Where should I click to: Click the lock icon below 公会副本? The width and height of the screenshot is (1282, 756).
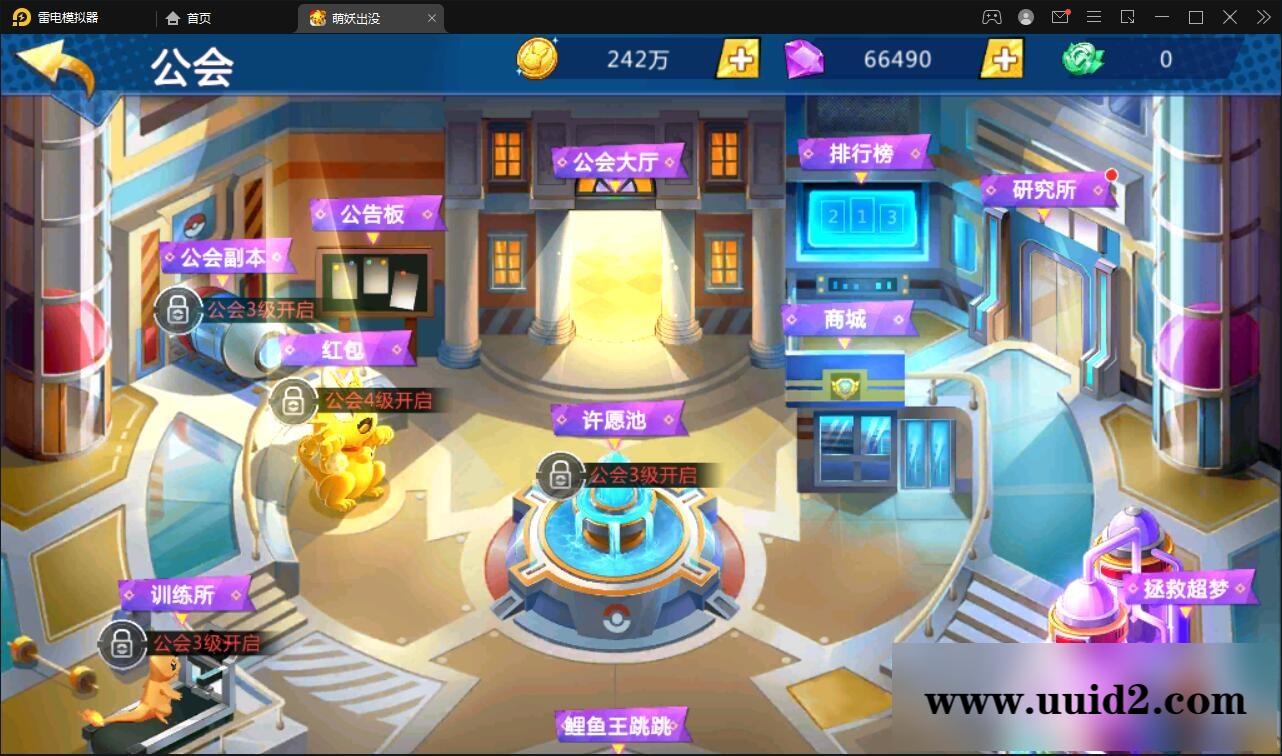pos(176,309)
